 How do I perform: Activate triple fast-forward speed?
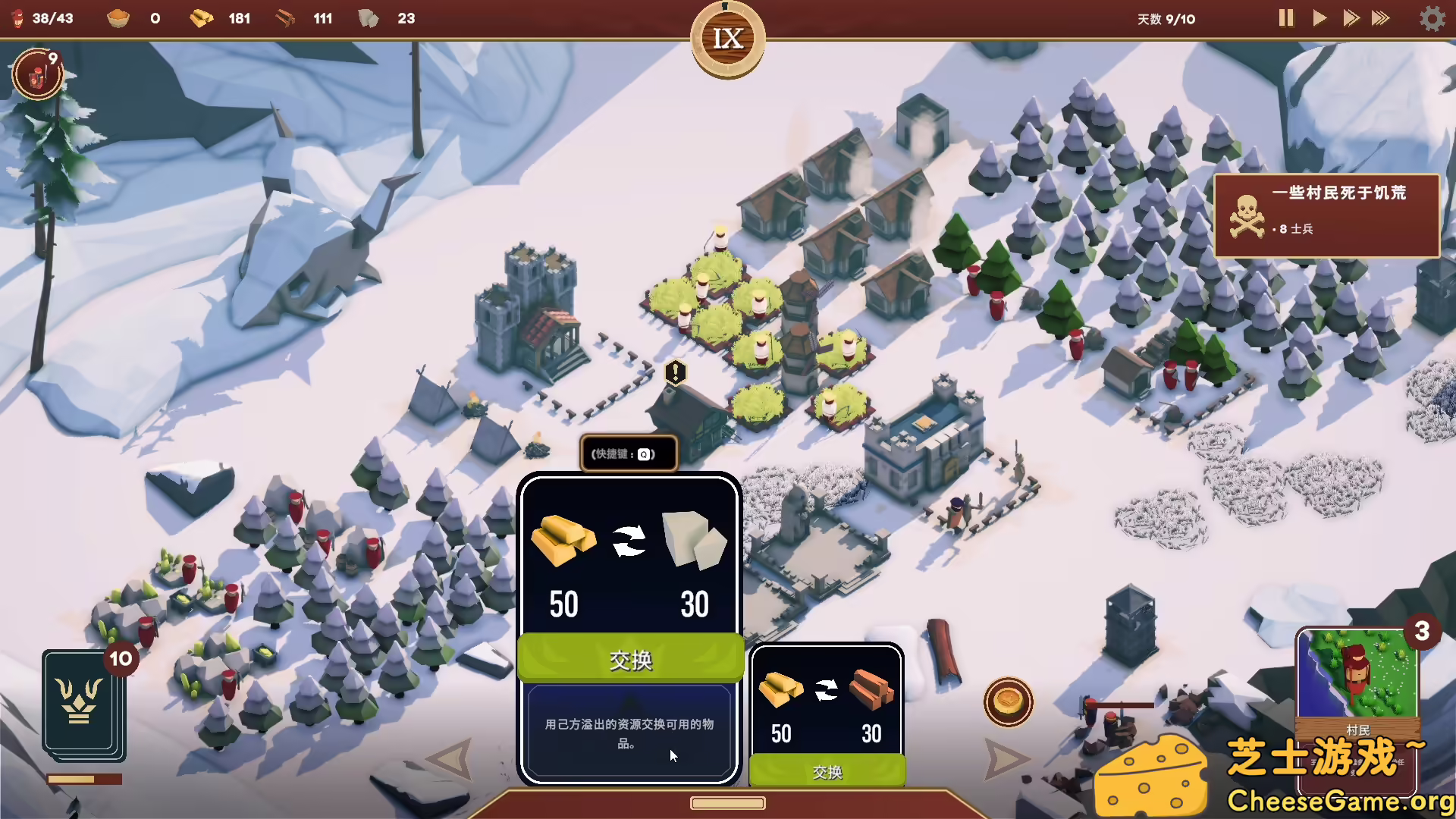1381,18
